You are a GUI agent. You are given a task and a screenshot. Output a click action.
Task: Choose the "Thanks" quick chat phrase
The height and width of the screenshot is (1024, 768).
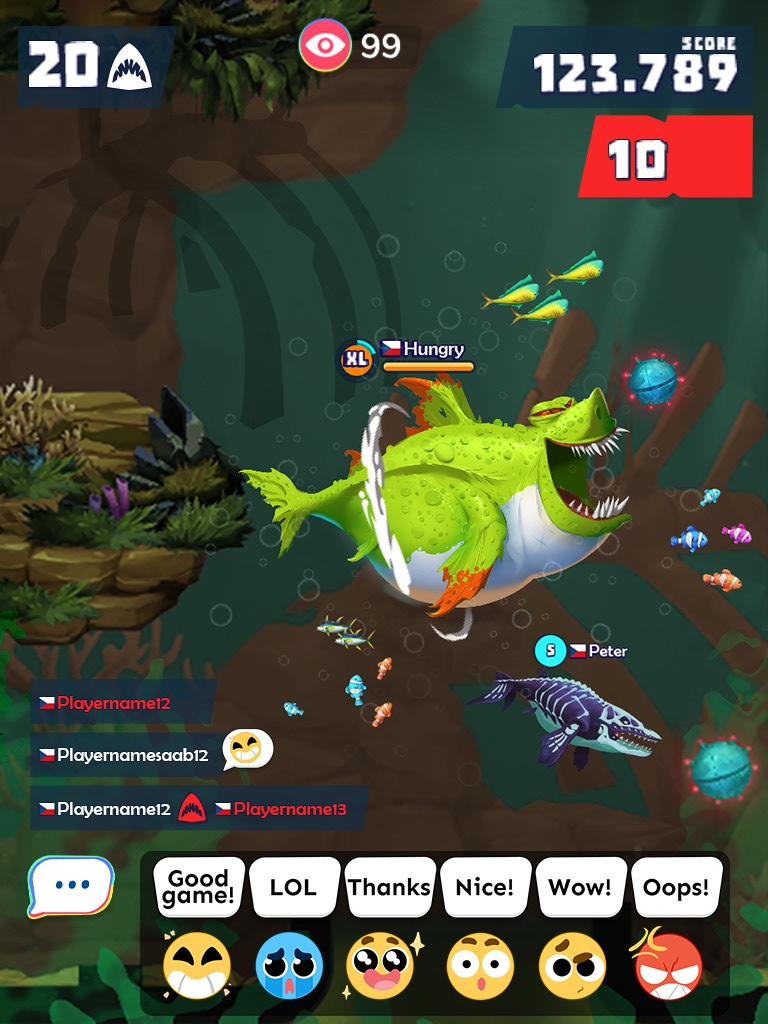pos(389,886)
